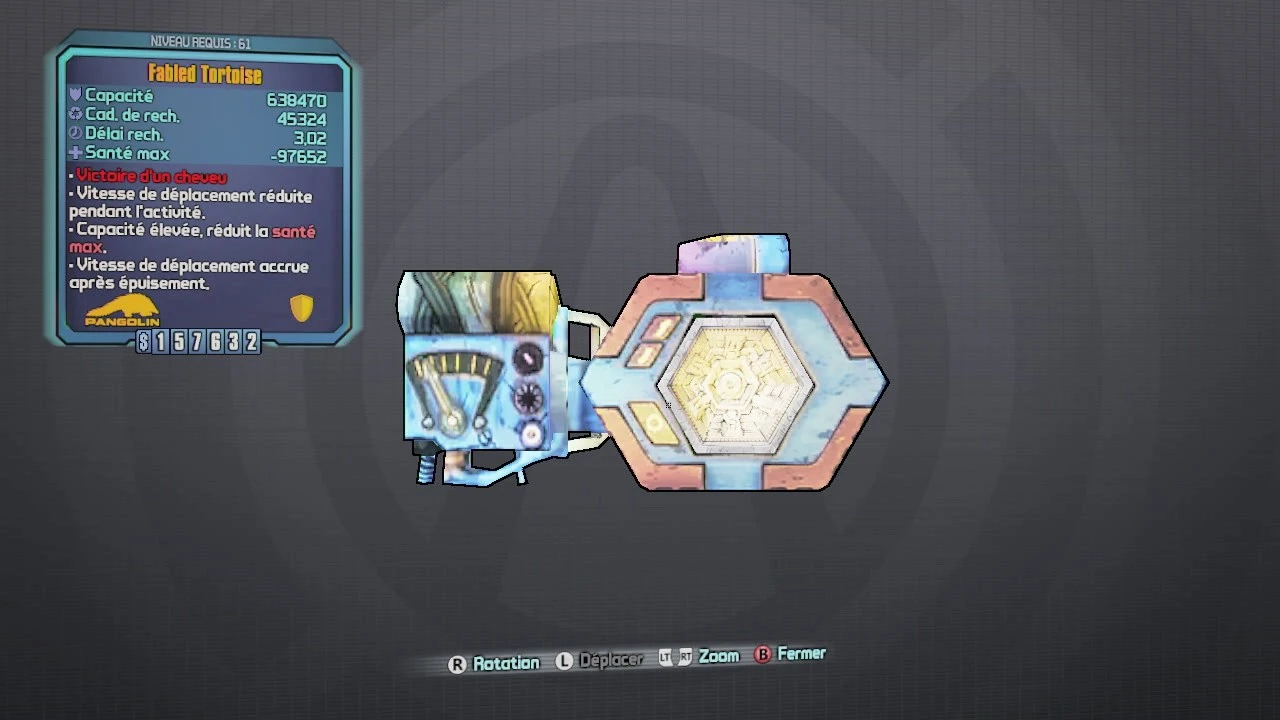1280x720 pixels.
Task: Click the L stick prompt icon
Action: pos(563,661)
